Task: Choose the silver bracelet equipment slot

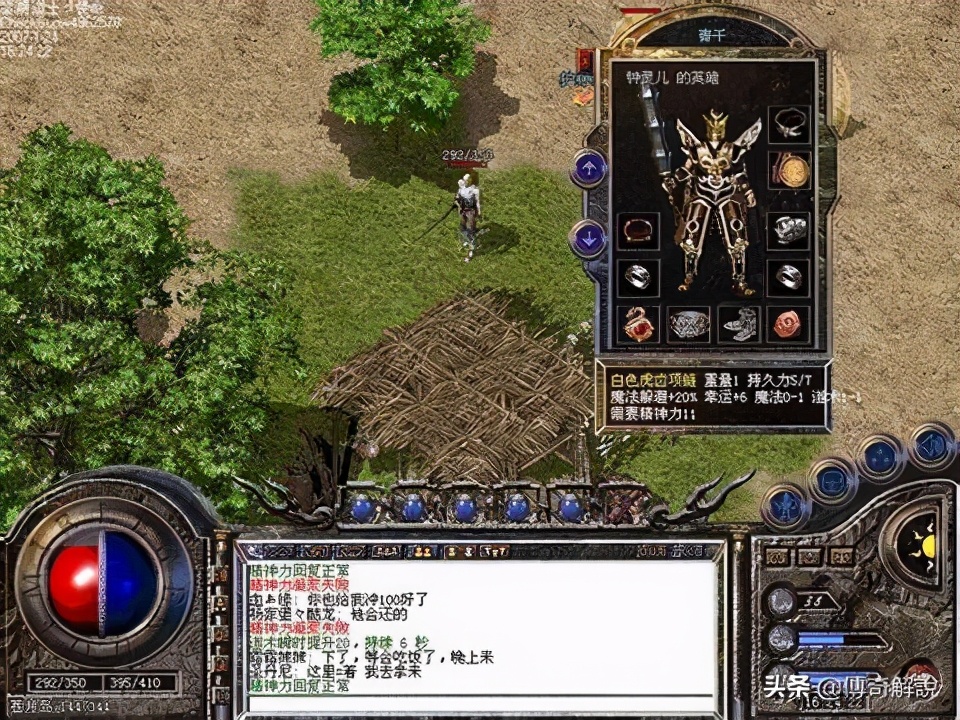Action: [789, 229]
